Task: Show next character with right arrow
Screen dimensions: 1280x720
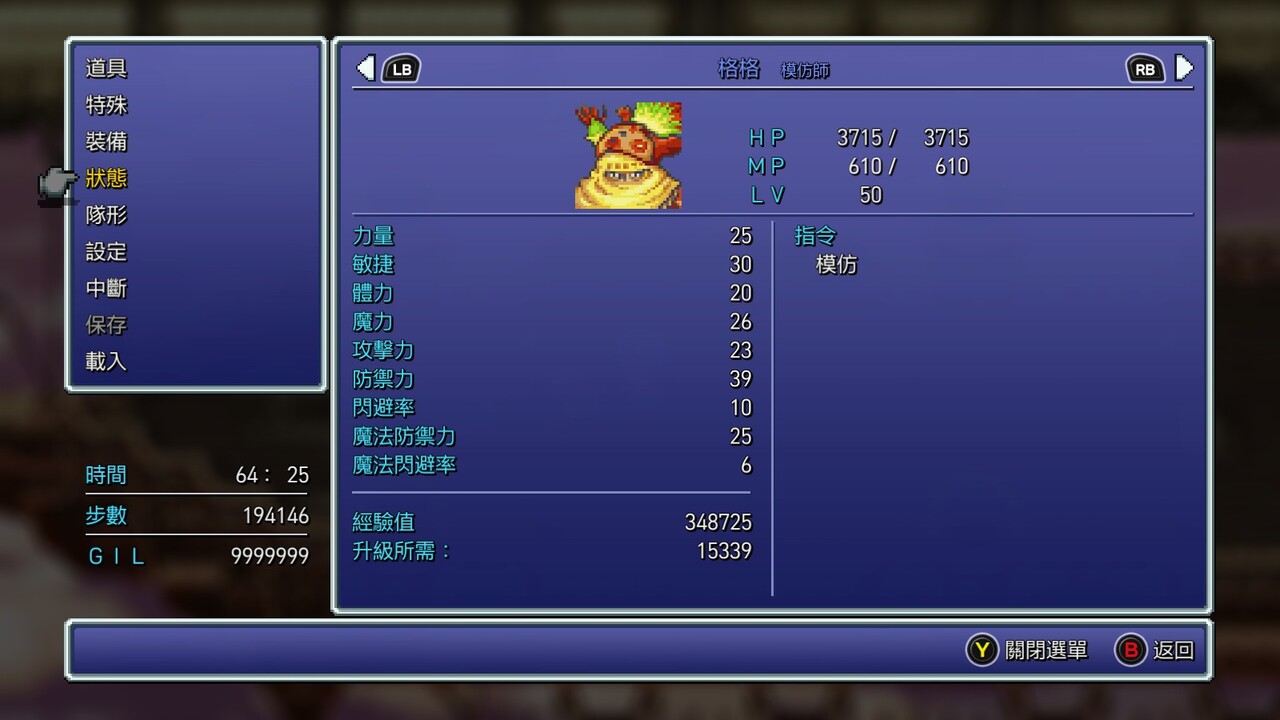Action: click(1184, 68)
